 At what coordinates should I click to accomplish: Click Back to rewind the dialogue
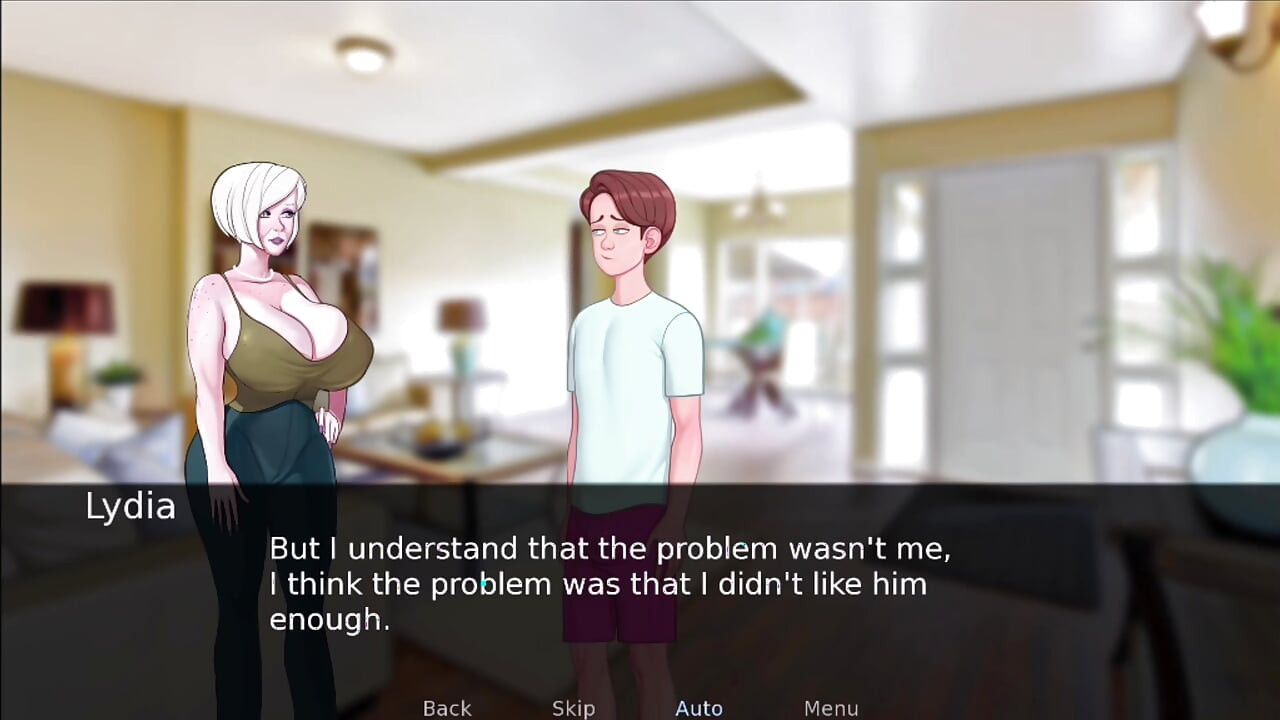[446, 707]
